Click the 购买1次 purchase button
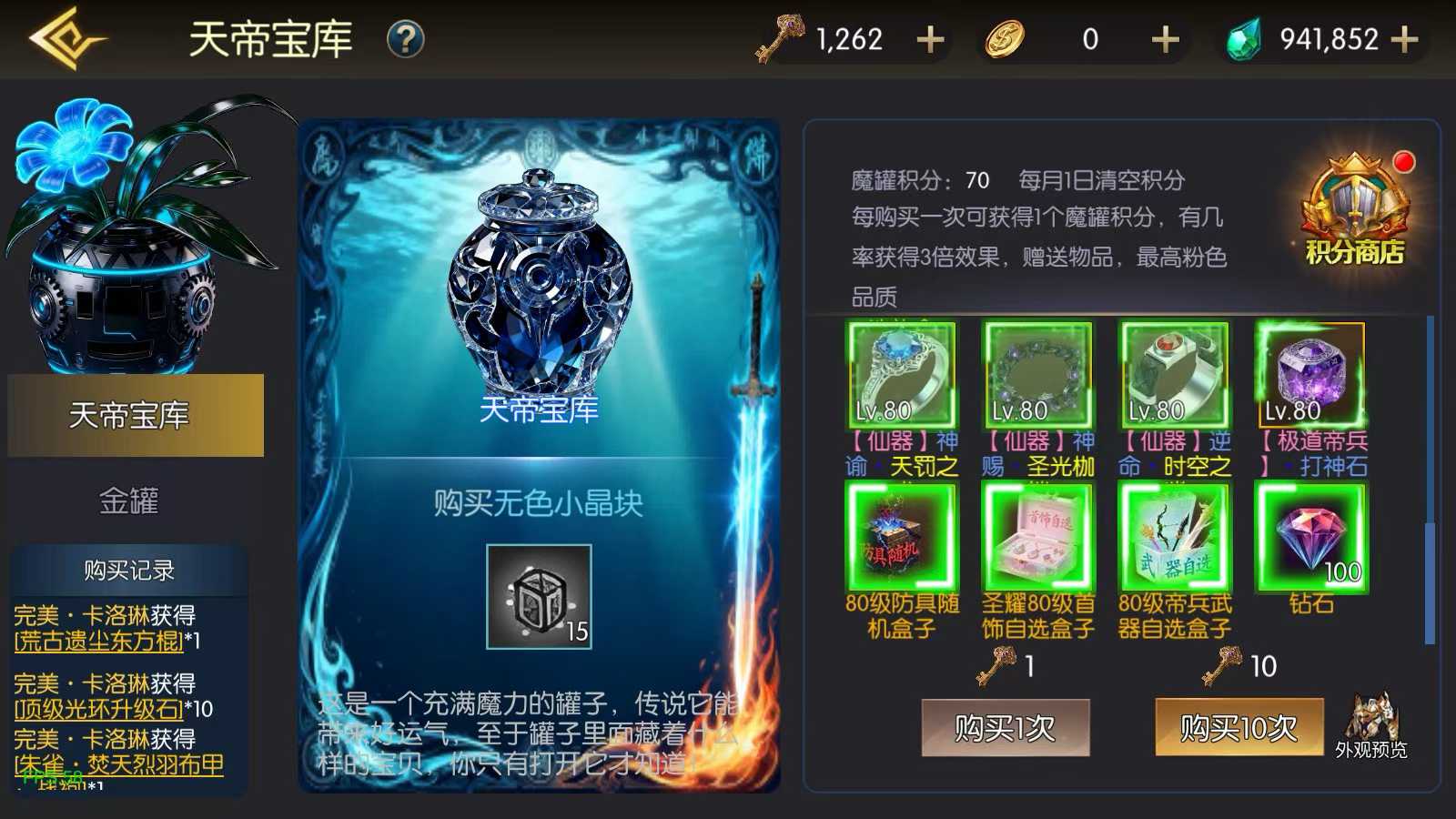 pos(1006,728)
